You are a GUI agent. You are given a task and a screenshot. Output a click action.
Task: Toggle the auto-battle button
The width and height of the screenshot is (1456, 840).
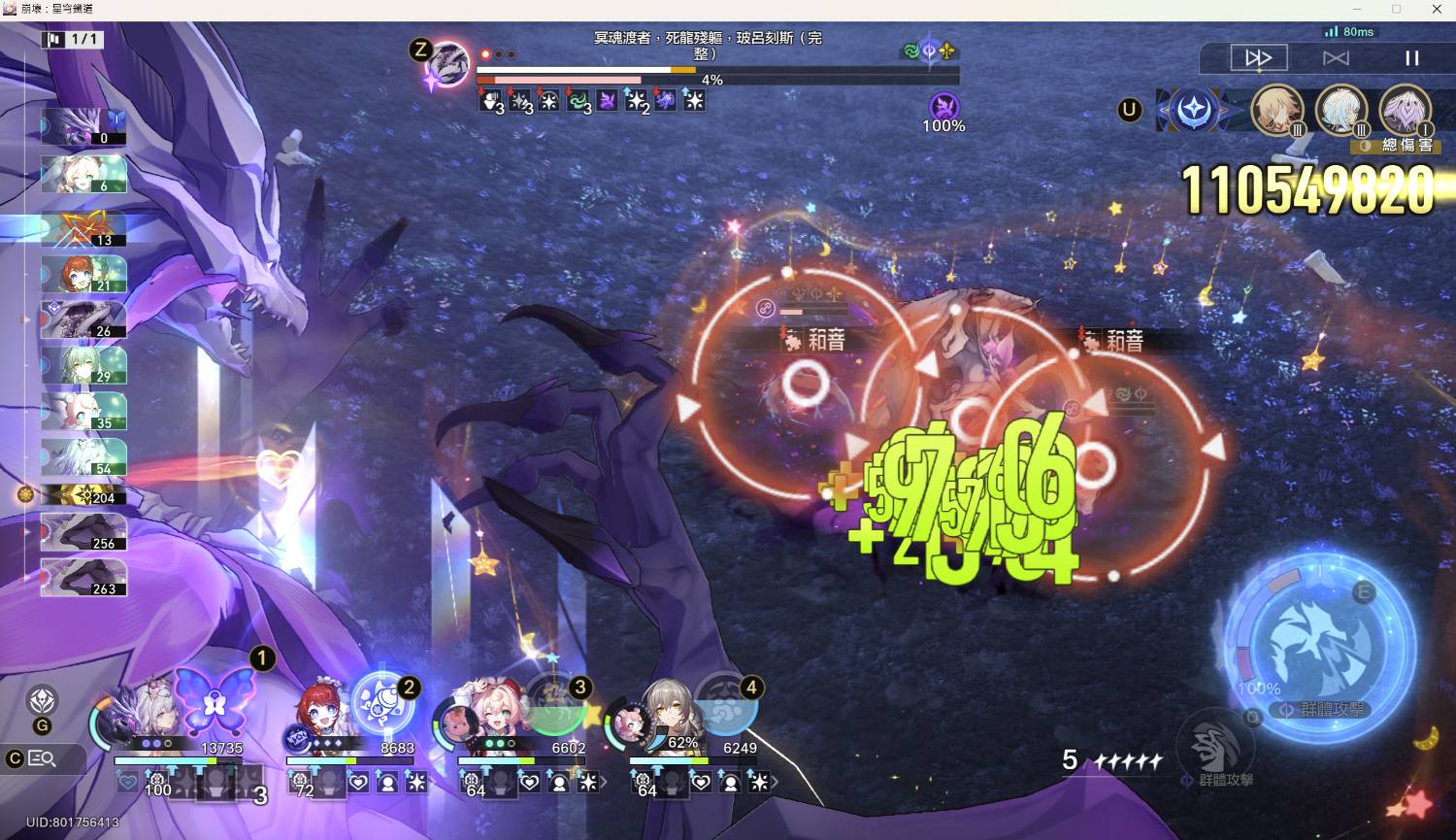point(1336,58)
